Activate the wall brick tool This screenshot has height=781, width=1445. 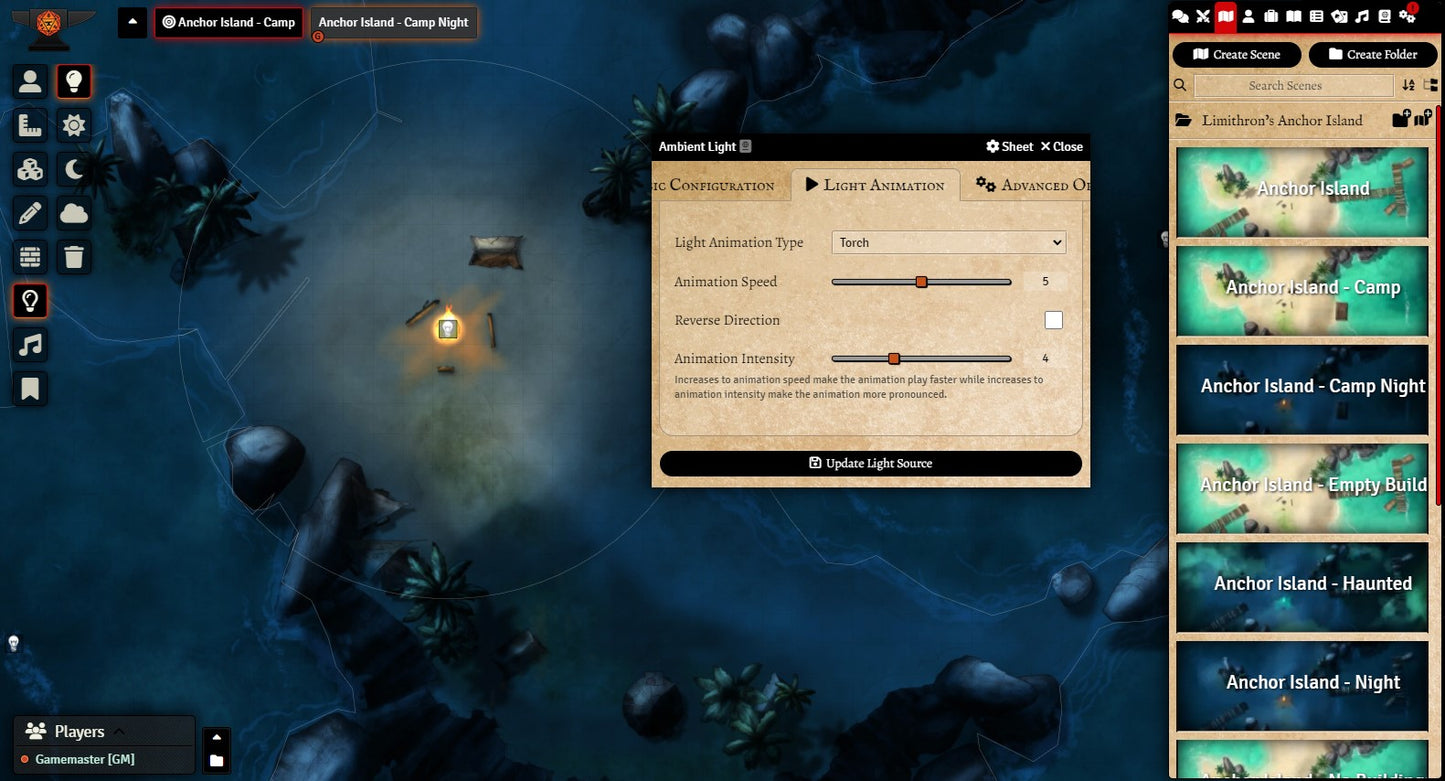[x=31, y=257]
